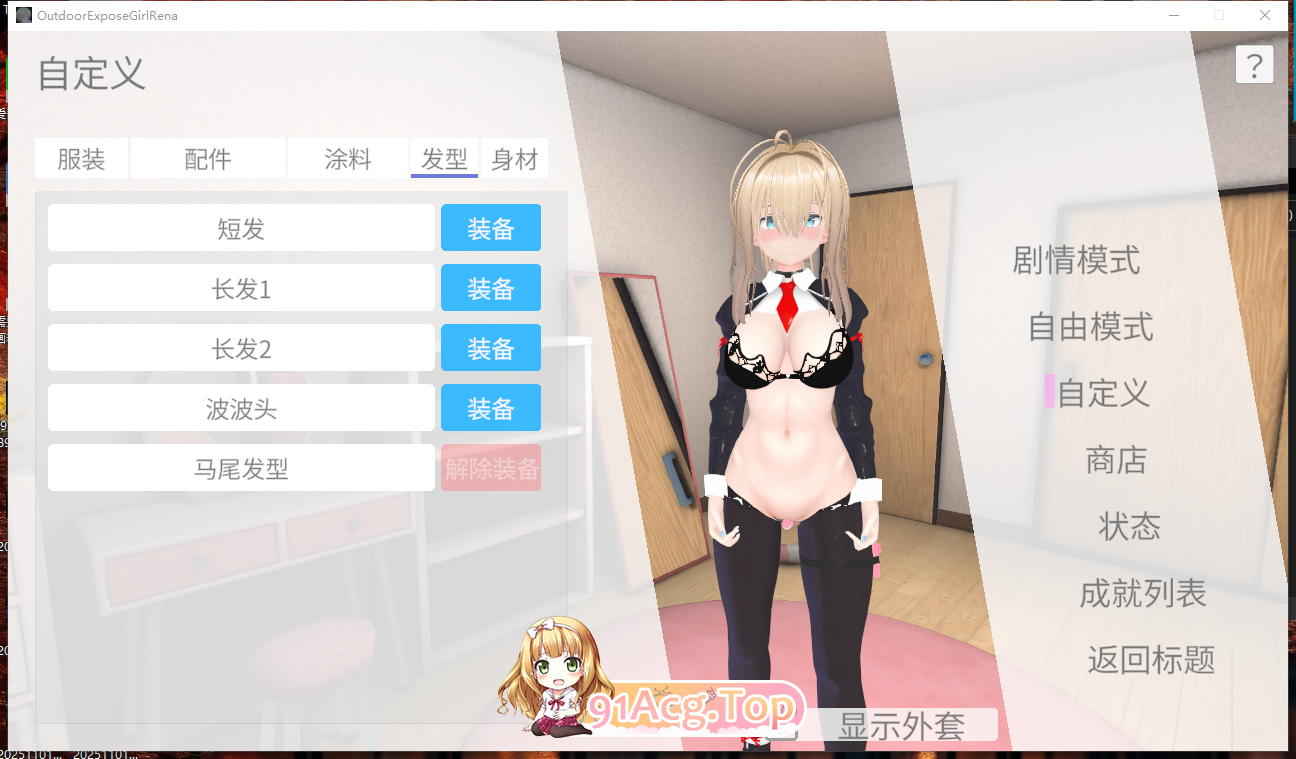The width and height of the screenshot is (1296, 759).
Task: Equip the 波波头 bob hairstyle
Action: coord(491,407)
